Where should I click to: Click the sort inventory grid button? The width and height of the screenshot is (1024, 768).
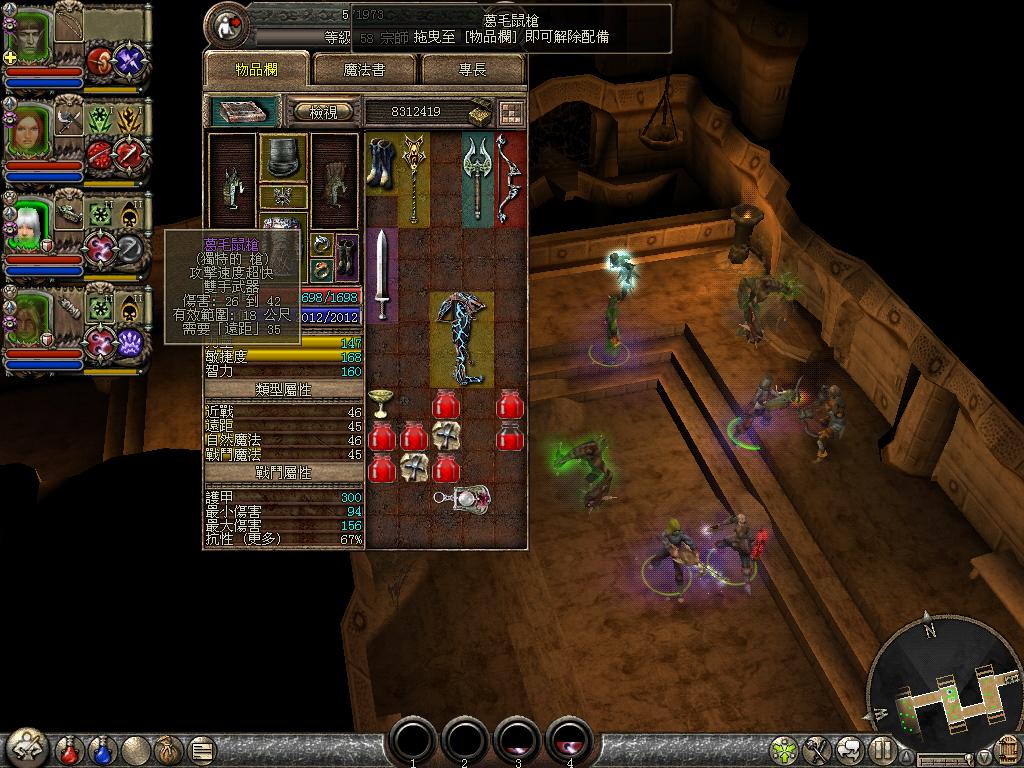click(x=511, y=112)
